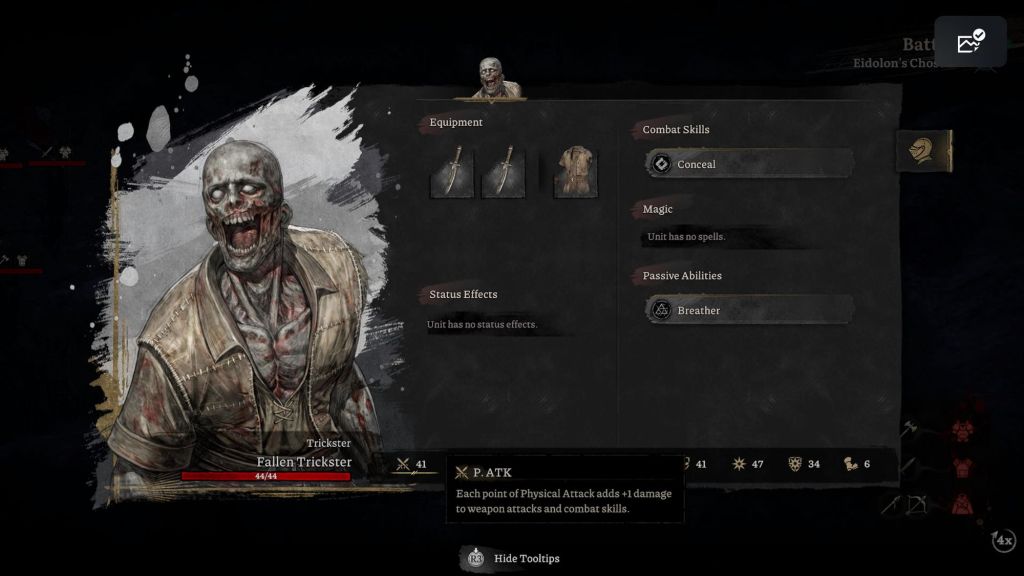1024x576 pixels.
Task: Click the starburst stat showing 47
Action: [x=749, y=464]
